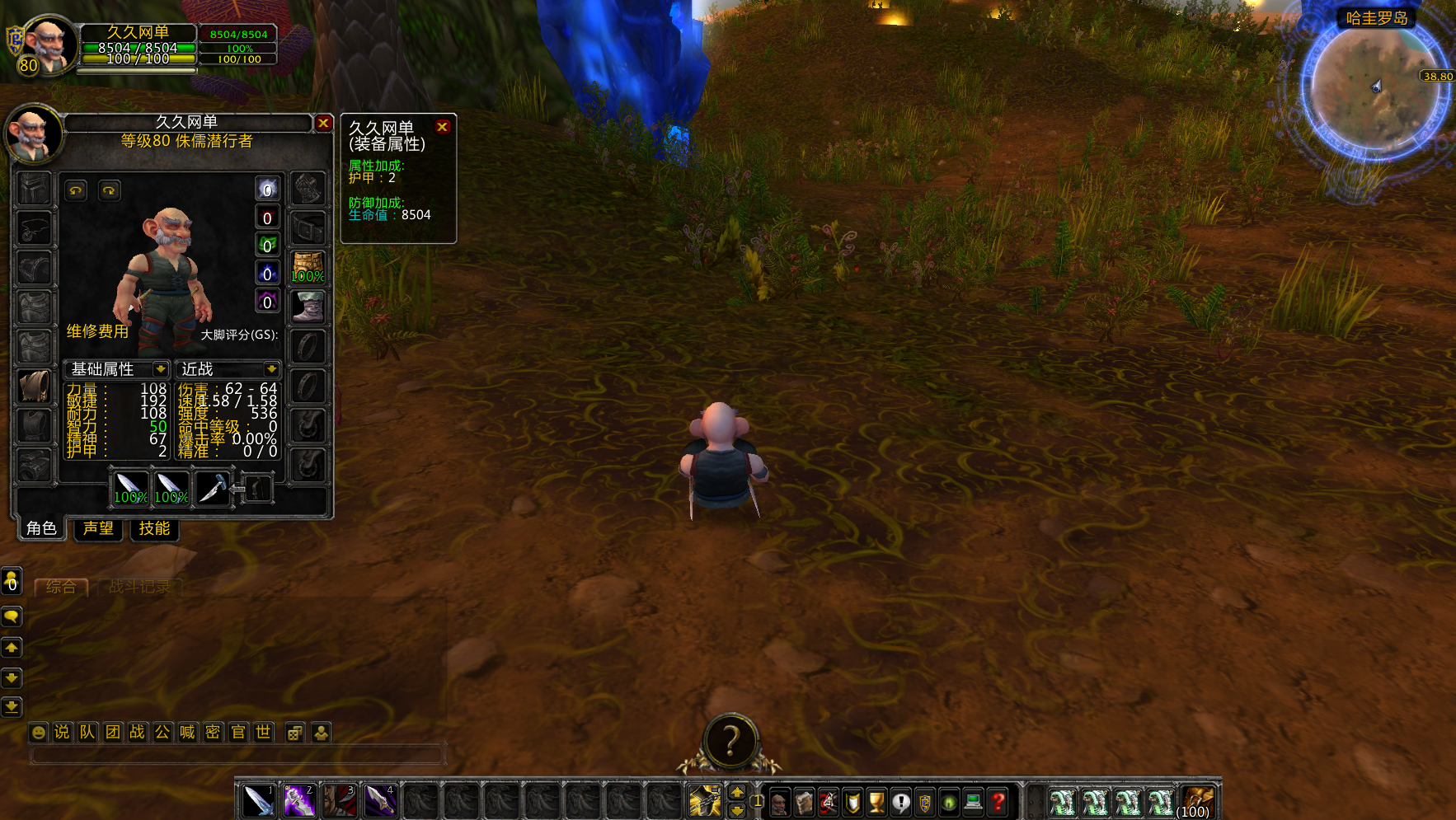Switch chat to the 战斗记录 combat log tab

tap(139, 587)
